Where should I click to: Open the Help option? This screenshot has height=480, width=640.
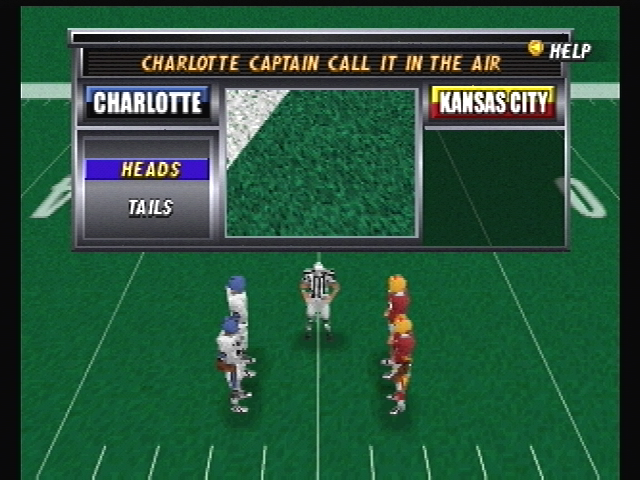point(561,50)
